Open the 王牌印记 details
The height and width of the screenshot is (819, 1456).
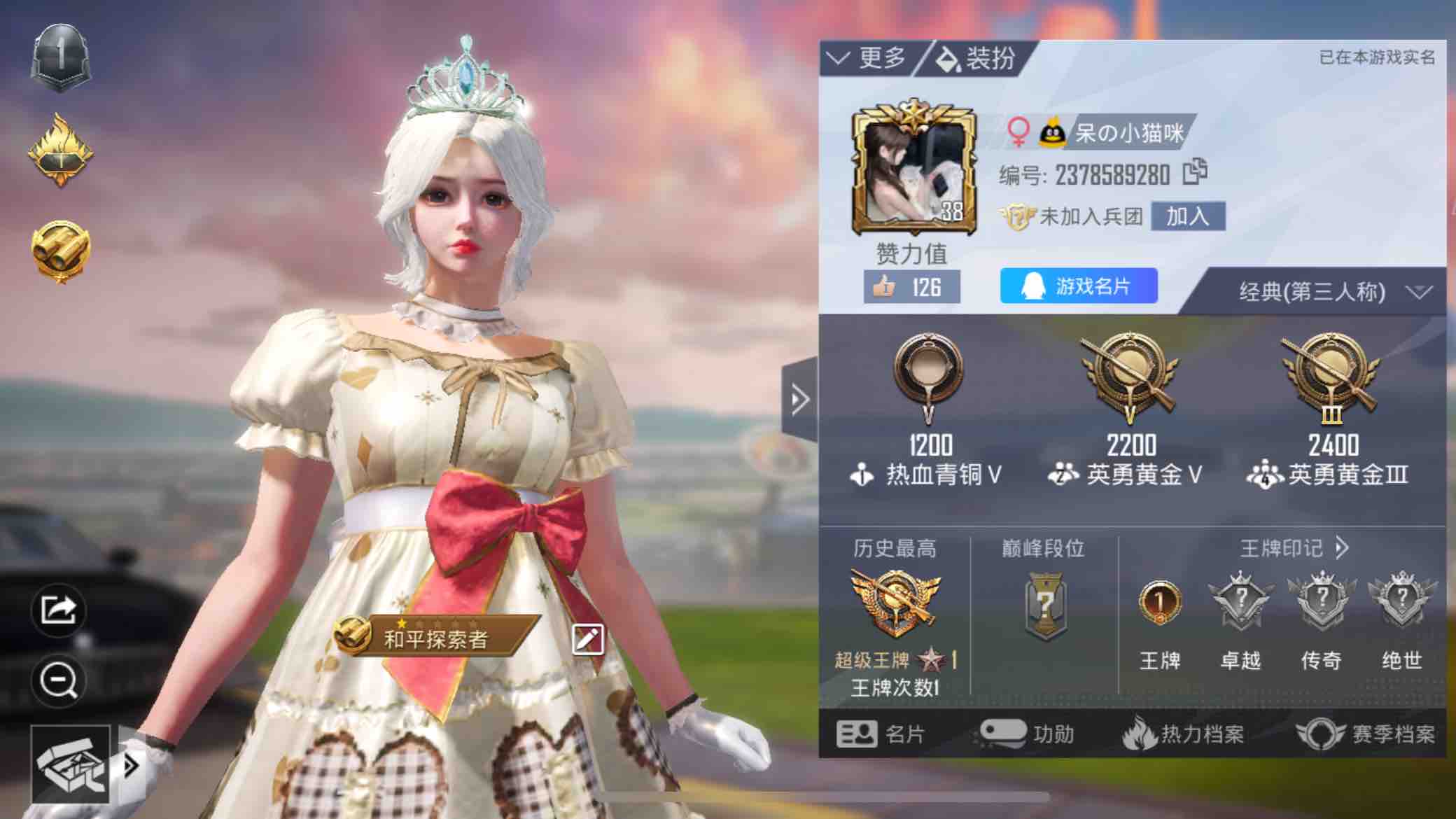pyautogui.click(x=1294, y=547)
